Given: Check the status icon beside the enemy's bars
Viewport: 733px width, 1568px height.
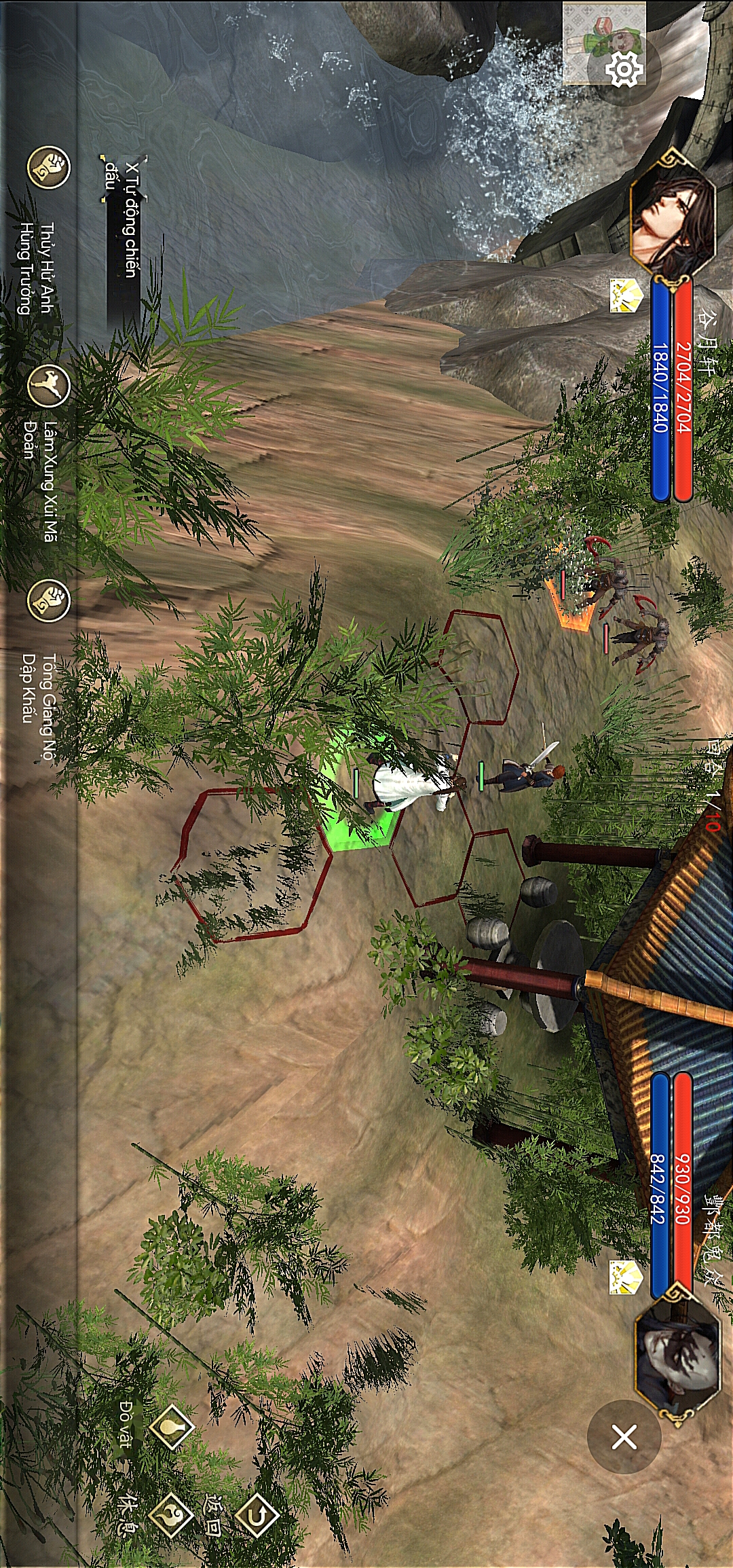Looking at the screenshot, I should pos(625,1277).
